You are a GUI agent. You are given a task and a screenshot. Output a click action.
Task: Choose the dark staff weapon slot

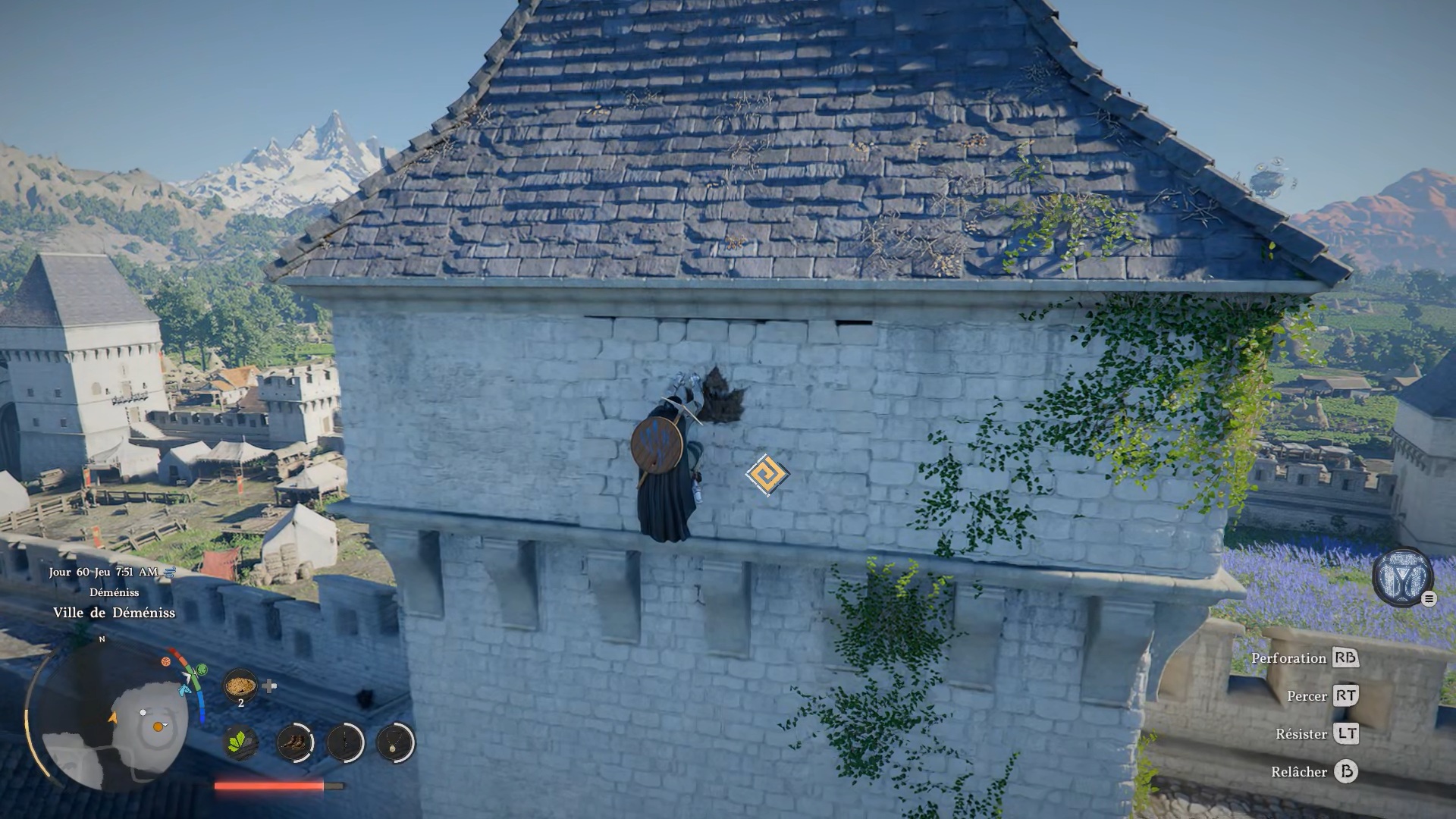coord(345,742)
